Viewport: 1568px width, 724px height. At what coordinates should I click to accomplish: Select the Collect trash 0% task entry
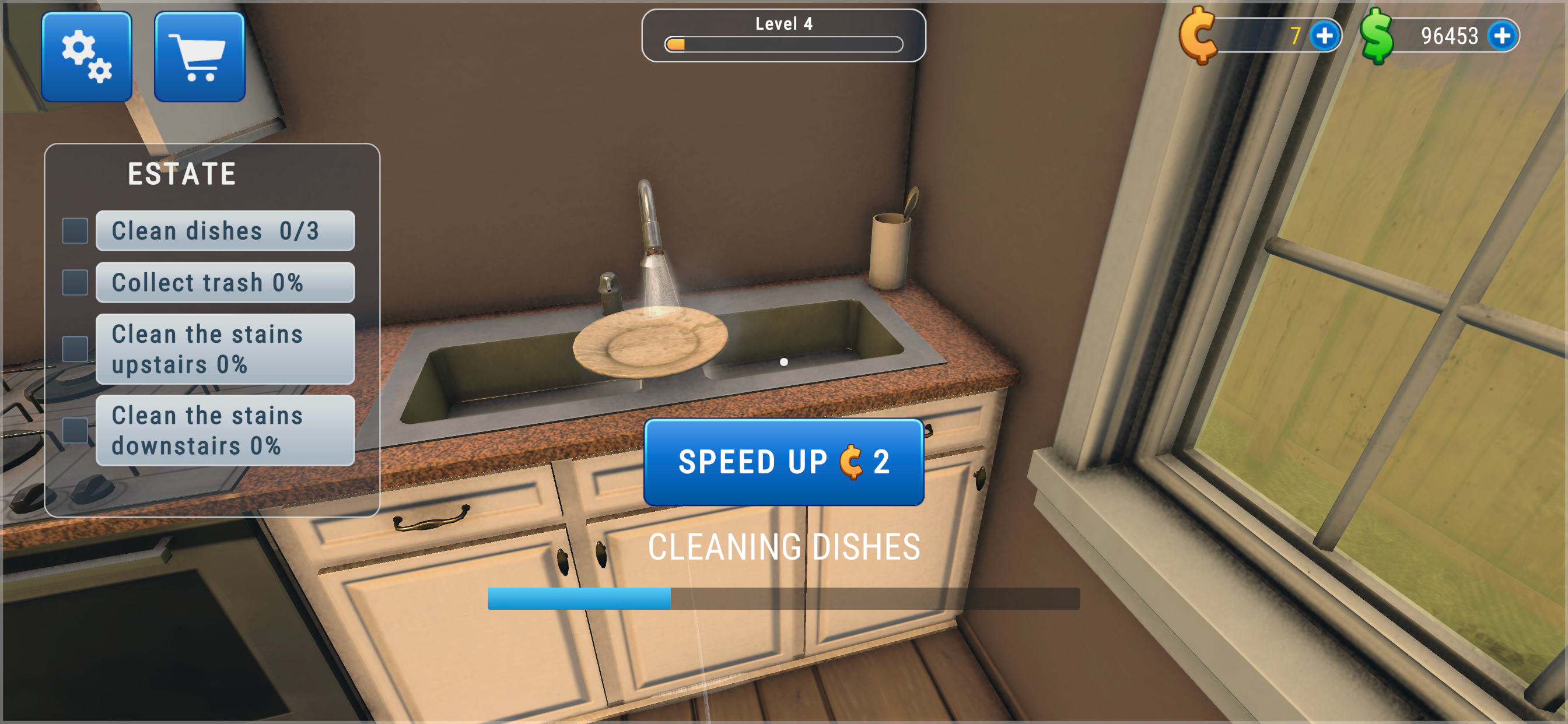coord(225,282)
